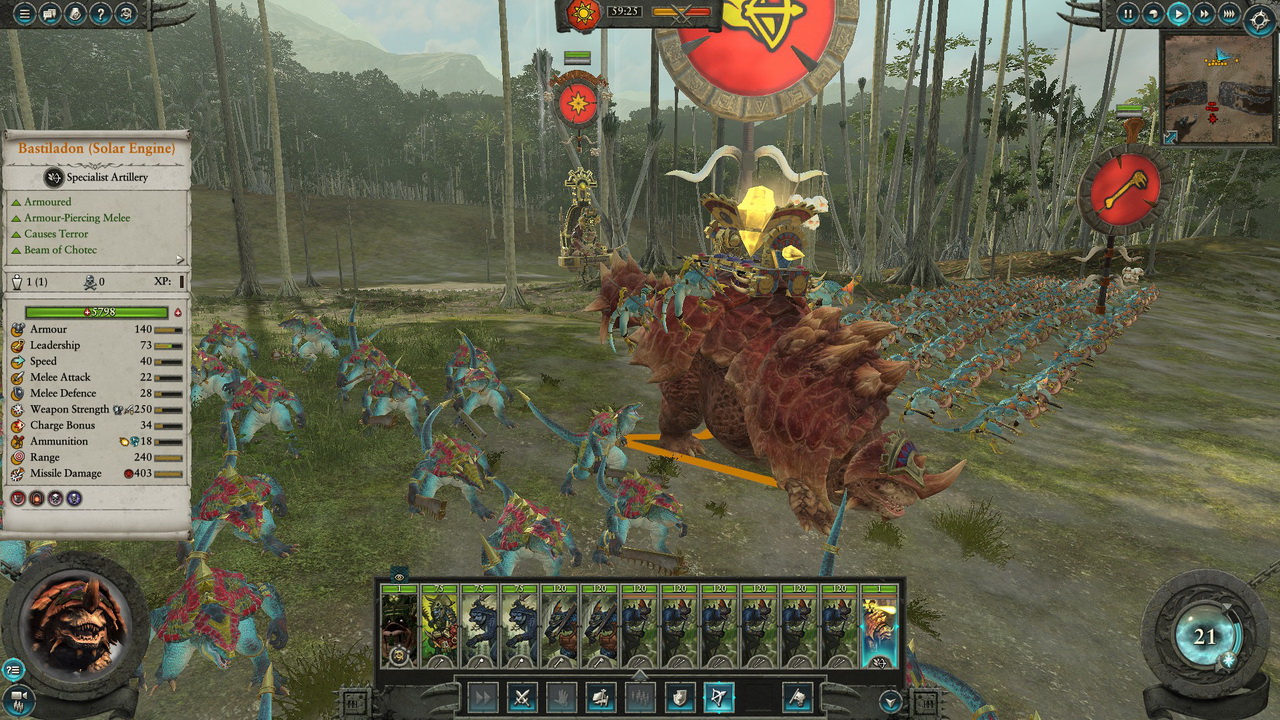Viewport: 1280px width, 720px height.
Task: Pause the battle
Action: tap(1129, 14)
